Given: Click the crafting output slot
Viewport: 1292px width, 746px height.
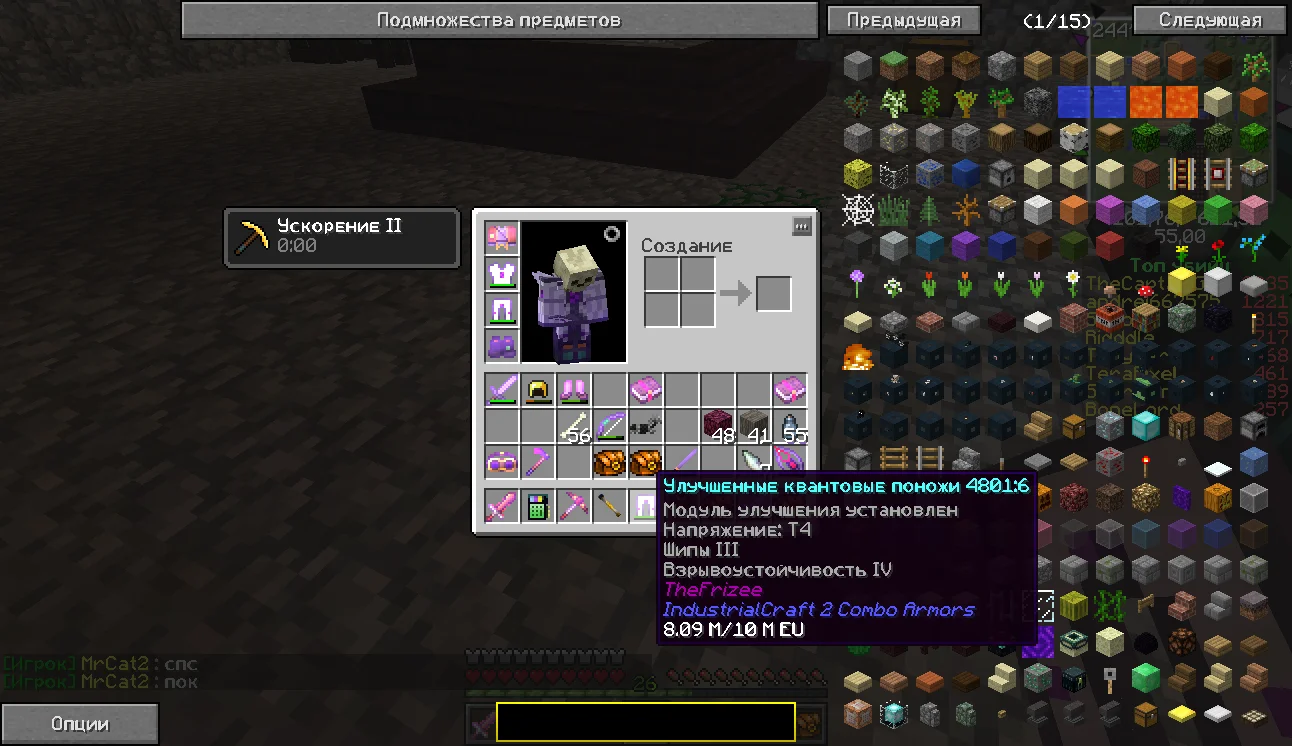Looking at the screenshot, I should 773,293.
